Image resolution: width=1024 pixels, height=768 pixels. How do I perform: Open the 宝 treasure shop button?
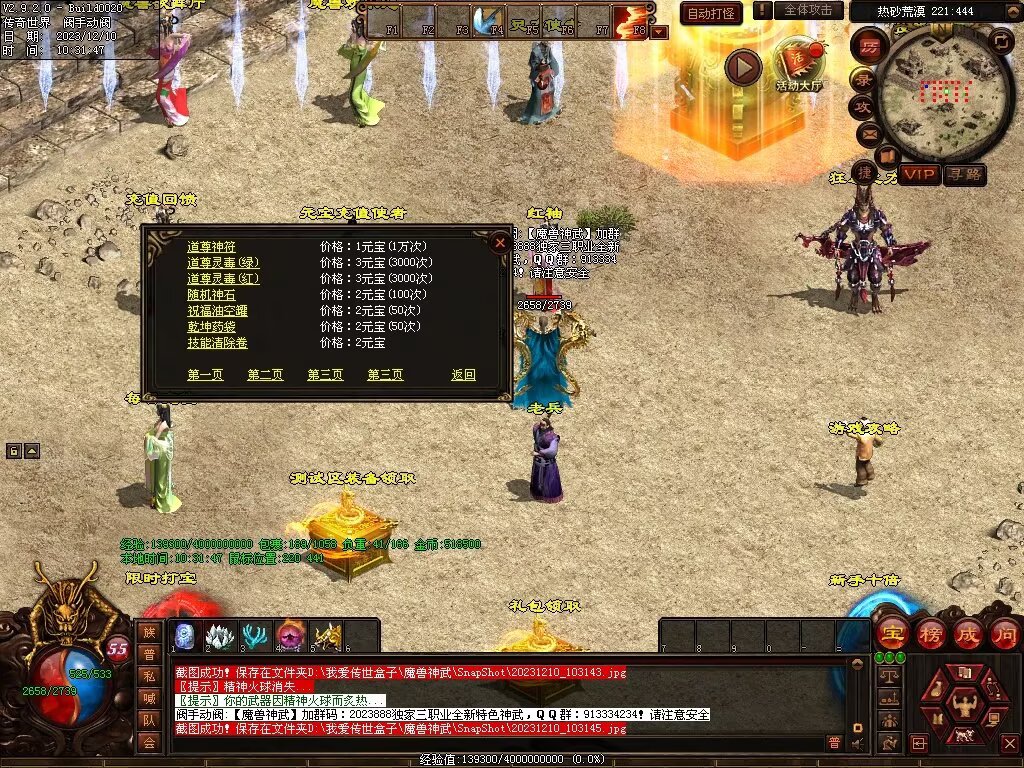tap(890, 633)
